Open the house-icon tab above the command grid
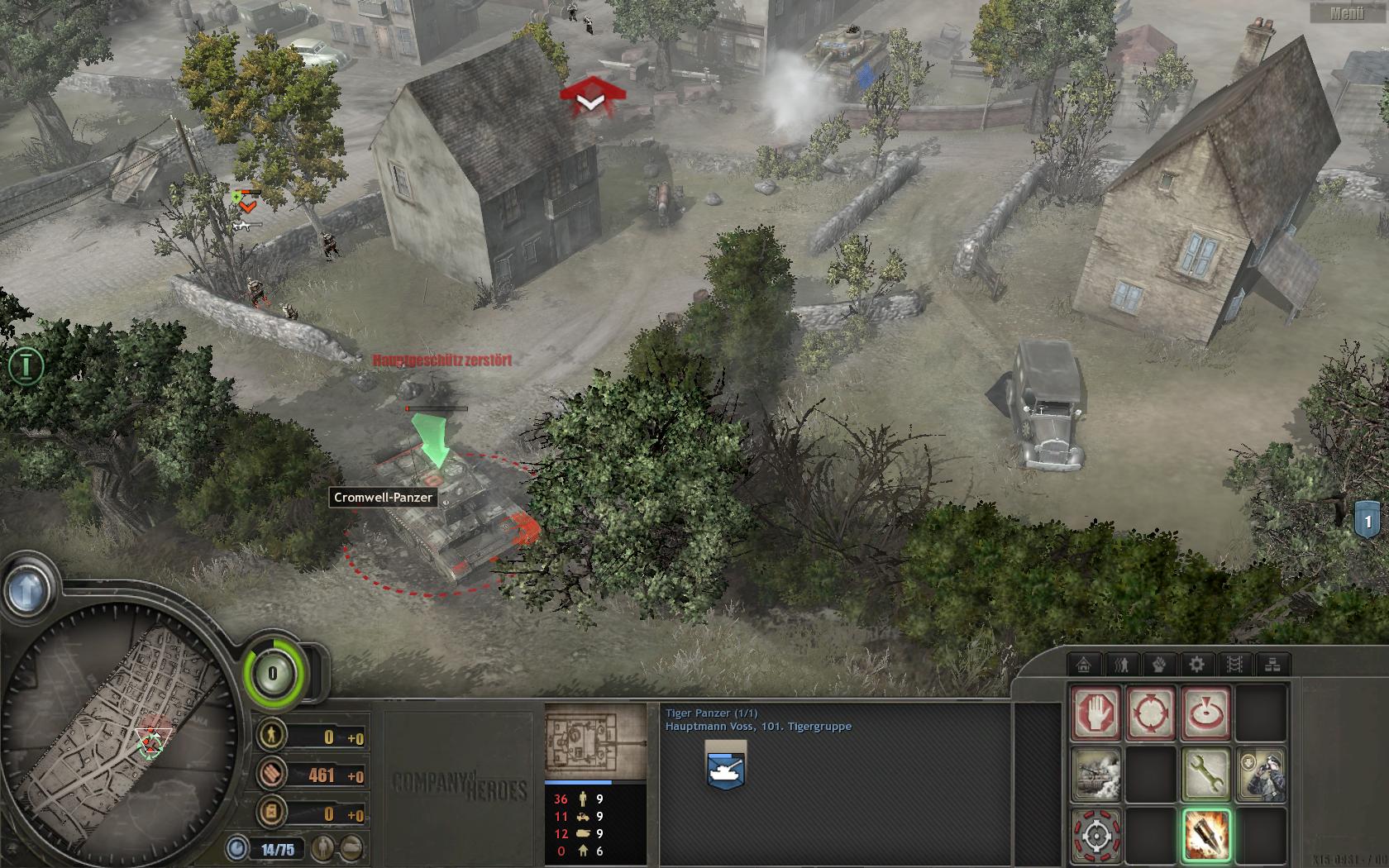Viewport: 1389px width, 868px height. coord(1084,664)
